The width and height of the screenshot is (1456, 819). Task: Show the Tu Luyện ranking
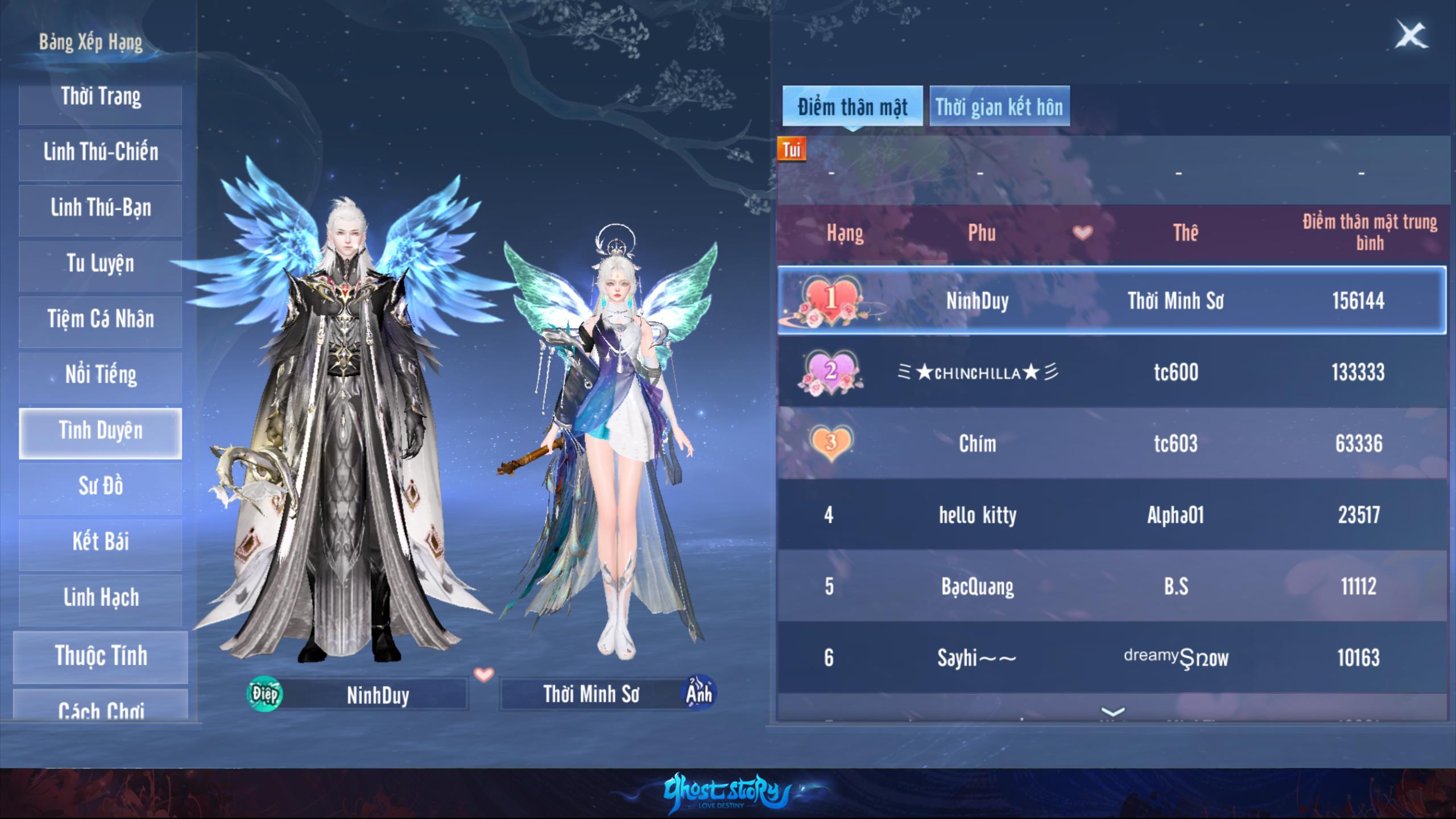pos(101,264)
